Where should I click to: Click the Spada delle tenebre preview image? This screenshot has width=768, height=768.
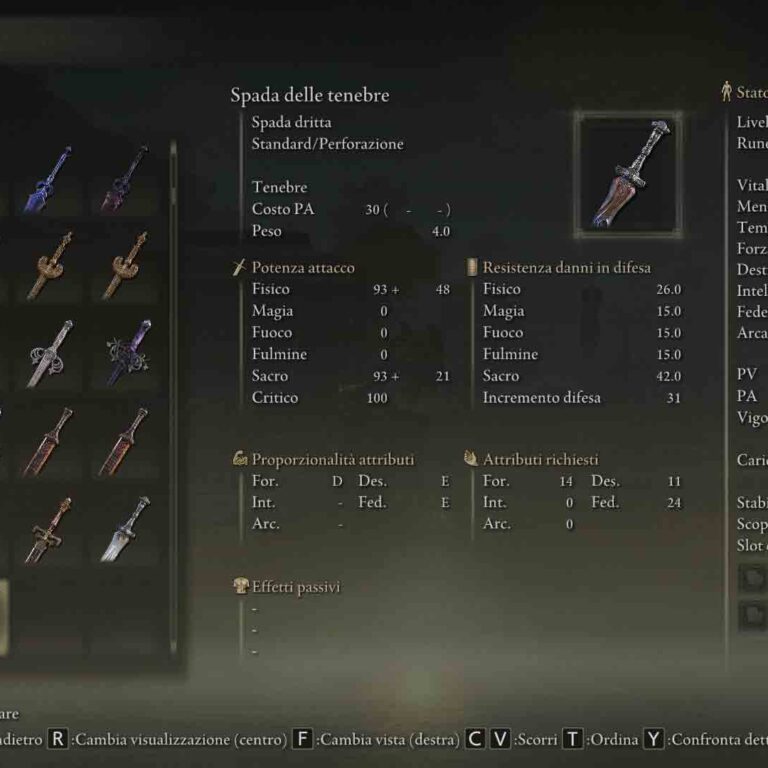[x=627, y=172]
